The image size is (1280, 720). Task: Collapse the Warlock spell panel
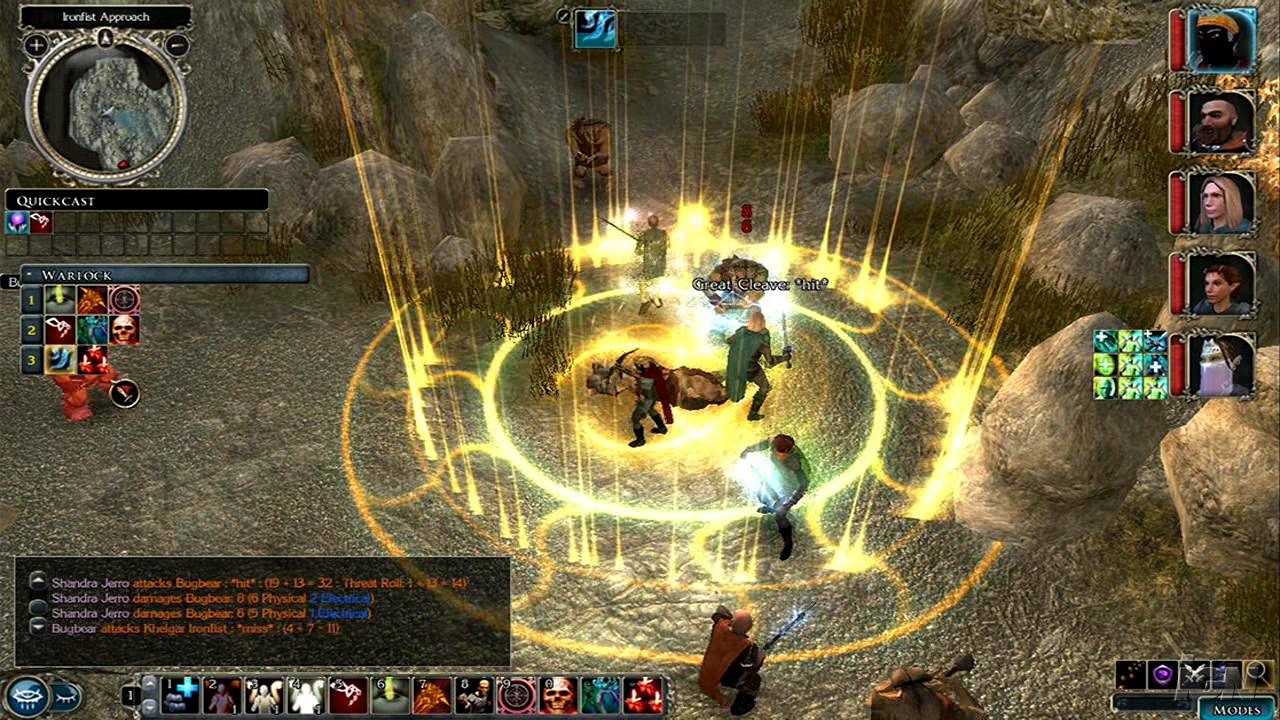pos(29,273)
